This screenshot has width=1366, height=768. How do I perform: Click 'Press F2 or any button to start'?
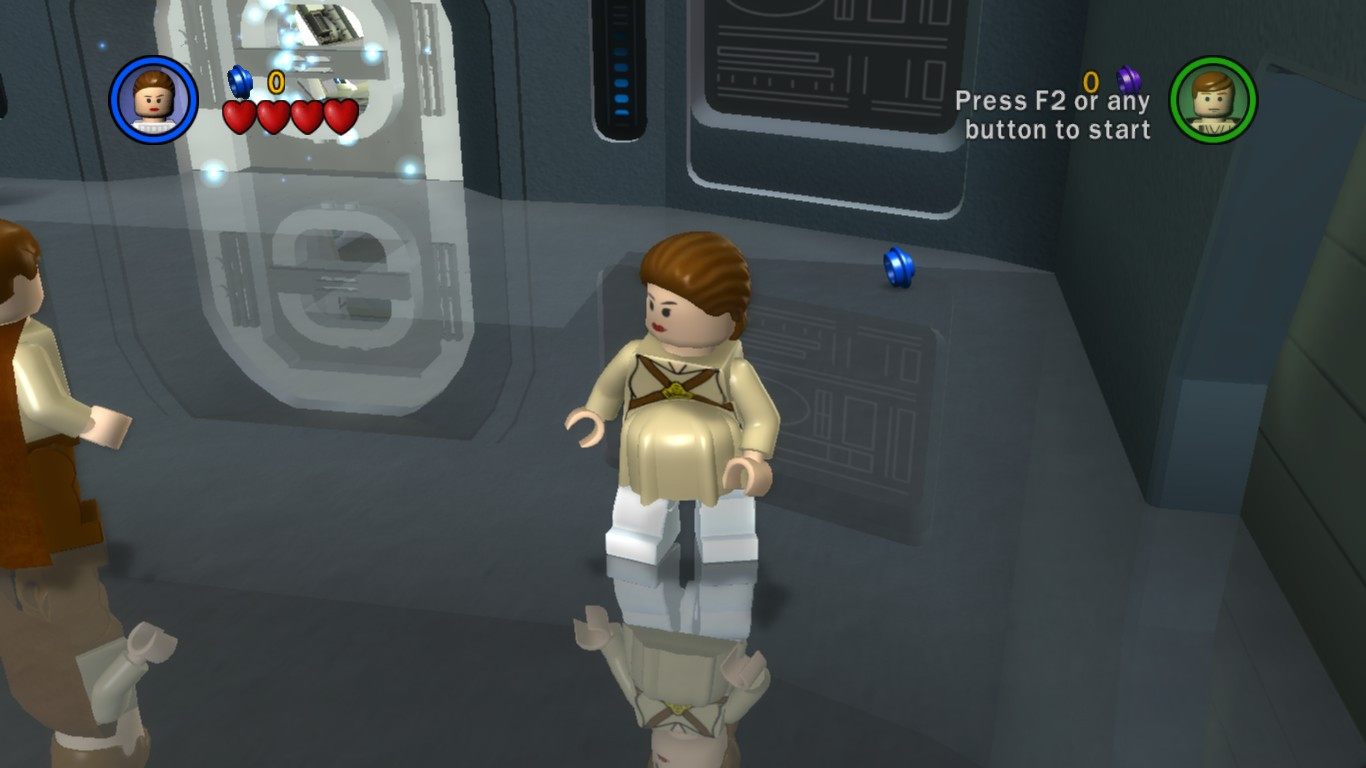click(x=1055, y=113)
